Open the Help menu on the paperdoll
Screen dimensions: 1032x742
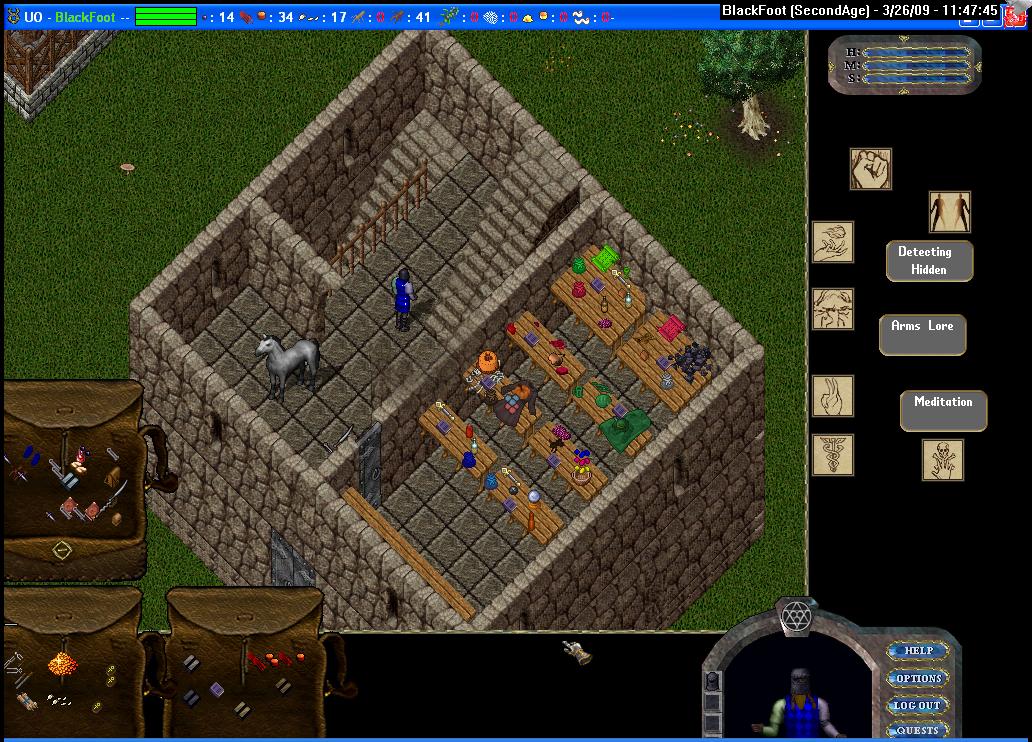(x=918, y=651)
